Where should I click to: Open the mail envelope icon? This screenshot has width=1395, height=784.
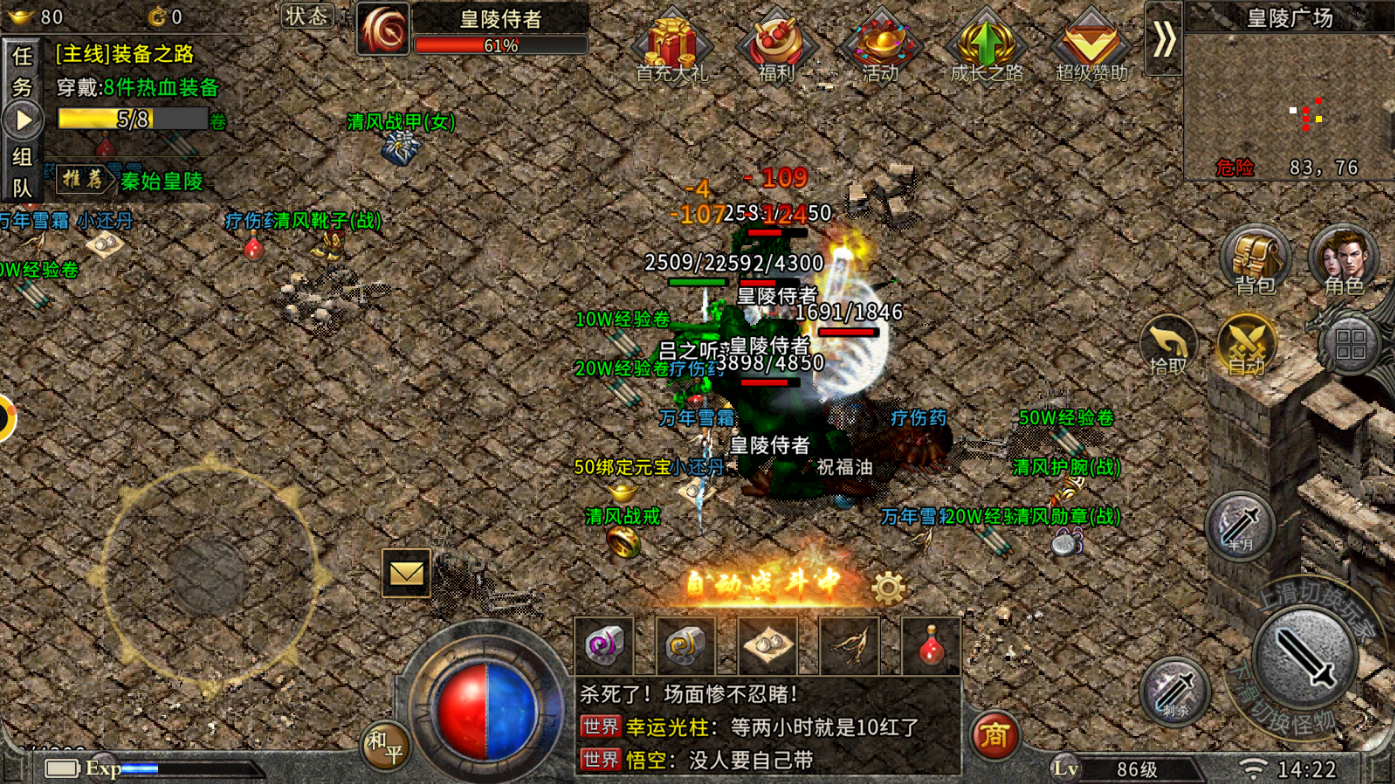point(406,574)
